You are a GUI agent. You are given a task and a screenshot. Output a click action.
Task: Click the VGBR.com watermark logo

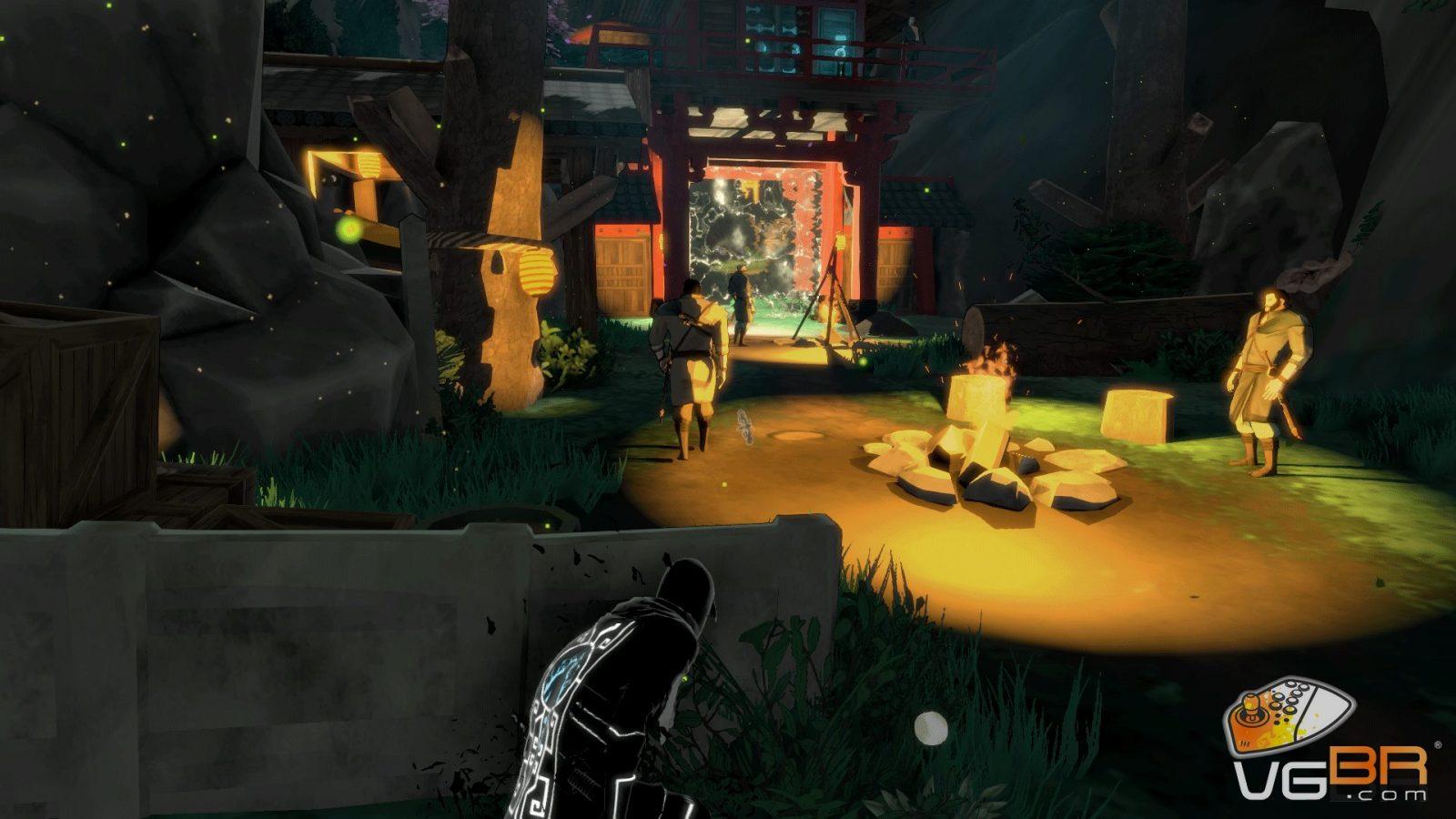click(1330, 748)
